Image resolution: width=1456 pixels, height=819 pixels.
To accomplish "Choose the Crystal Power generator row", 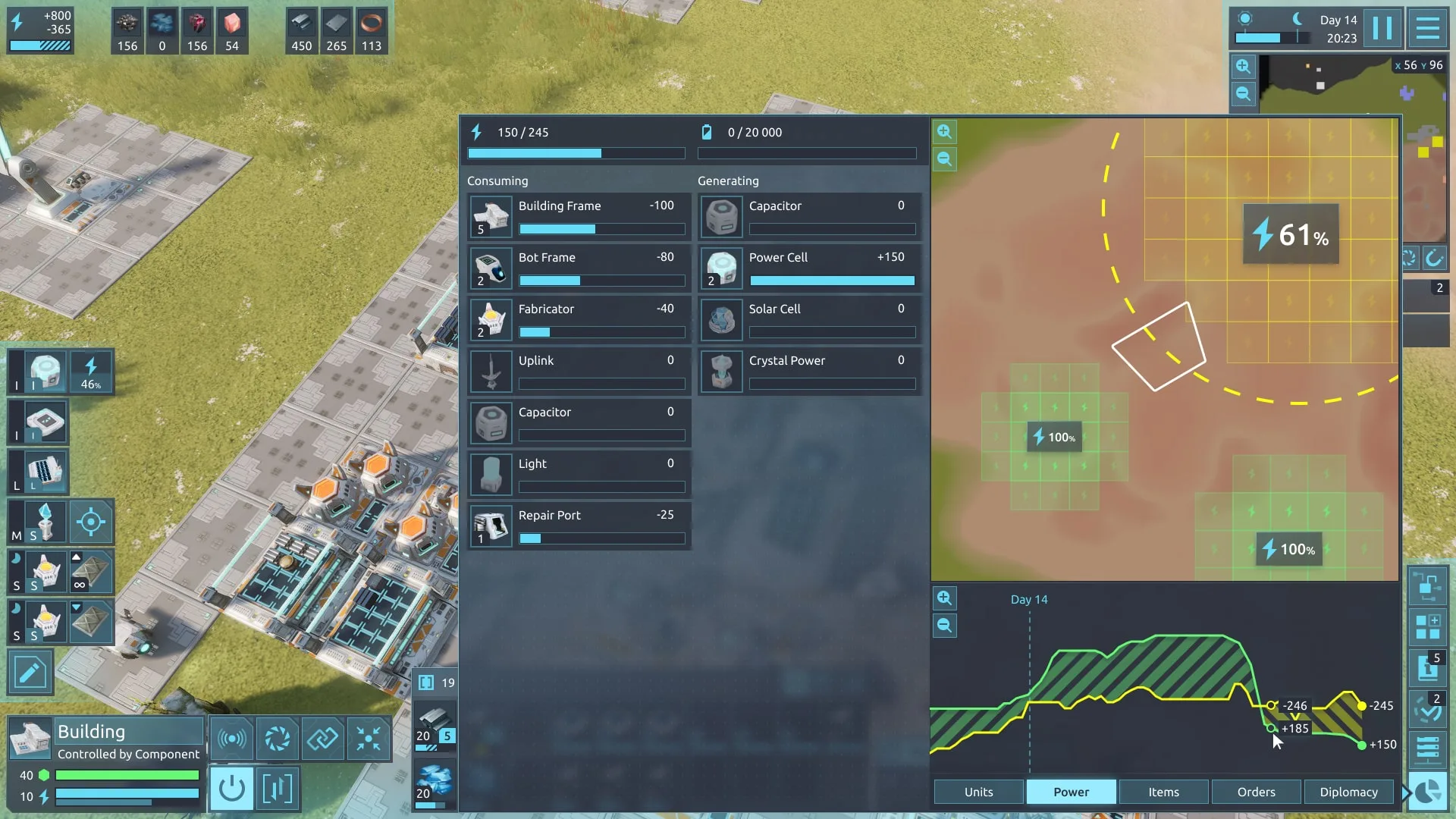I will (810, 371).
